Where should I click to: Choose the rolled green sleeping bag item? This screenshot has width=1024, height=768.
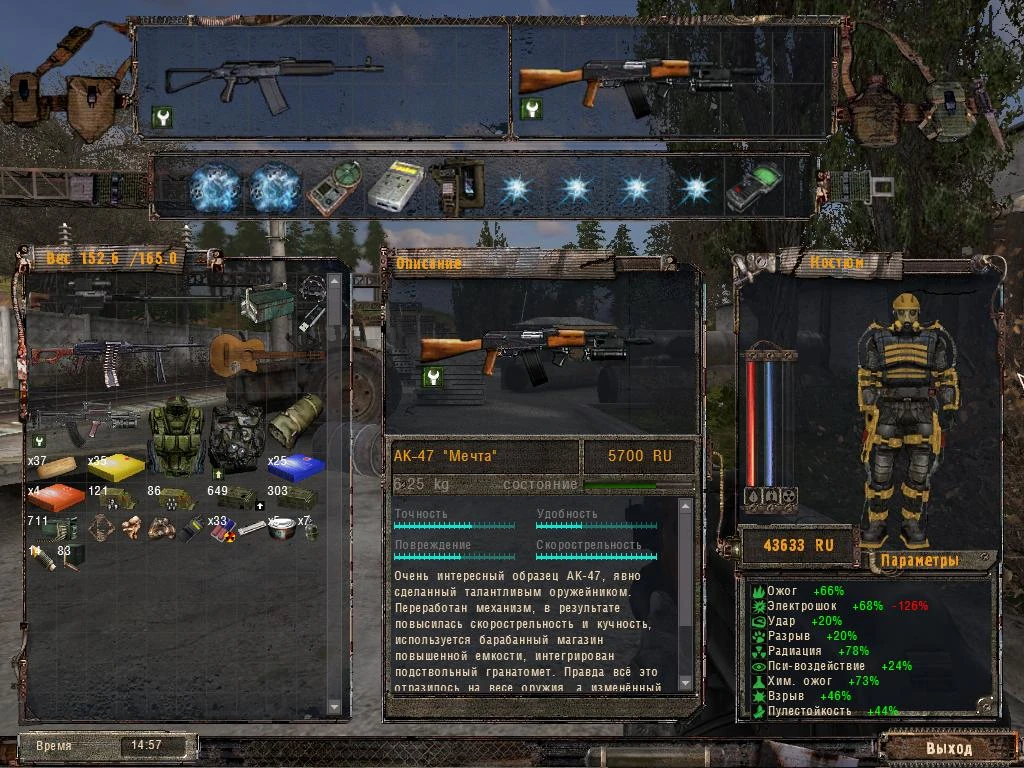click(x=296, y=420)
